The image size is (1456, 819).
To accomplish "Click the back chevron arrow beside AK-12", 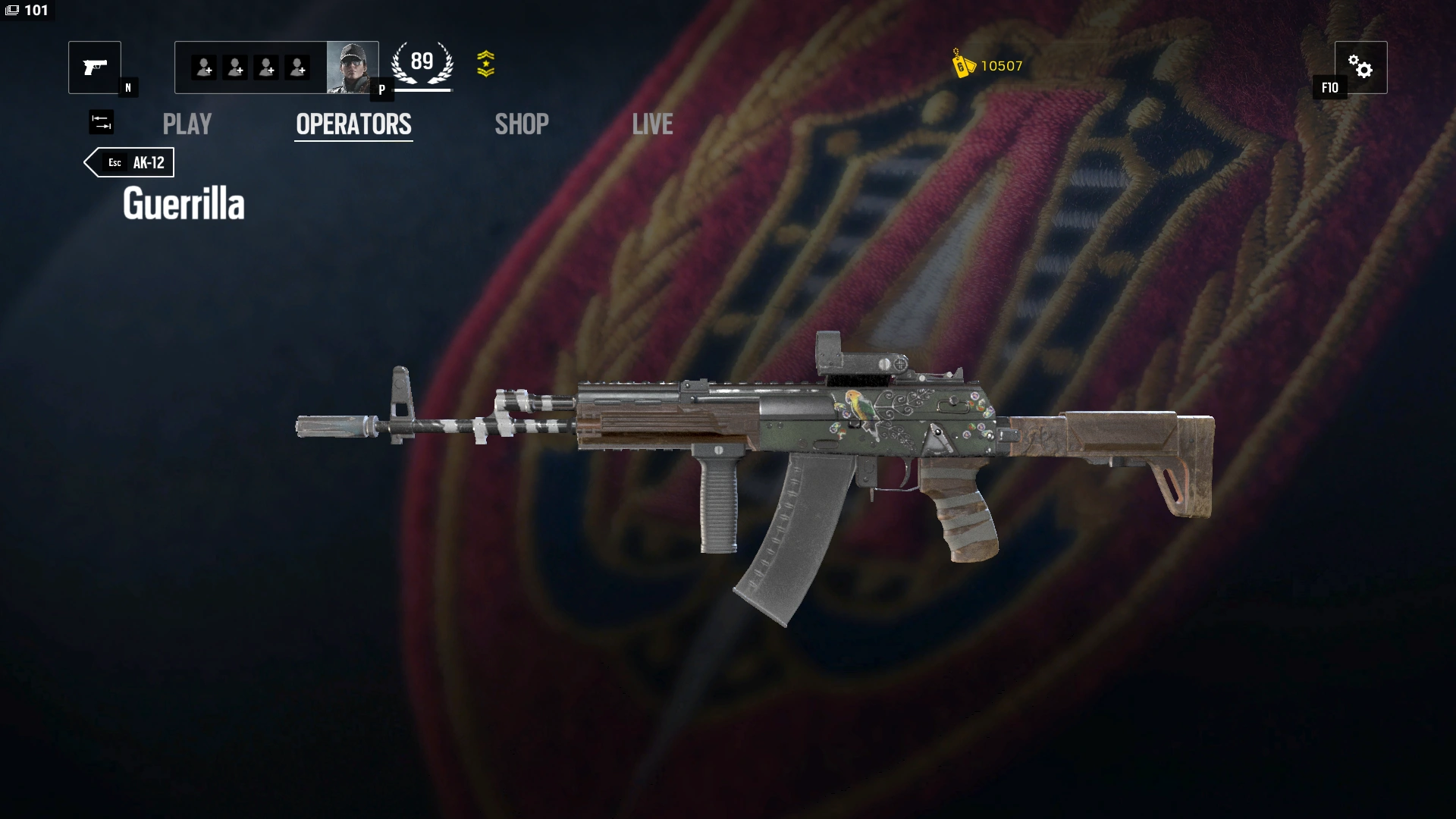I will (x=93, y=162).
